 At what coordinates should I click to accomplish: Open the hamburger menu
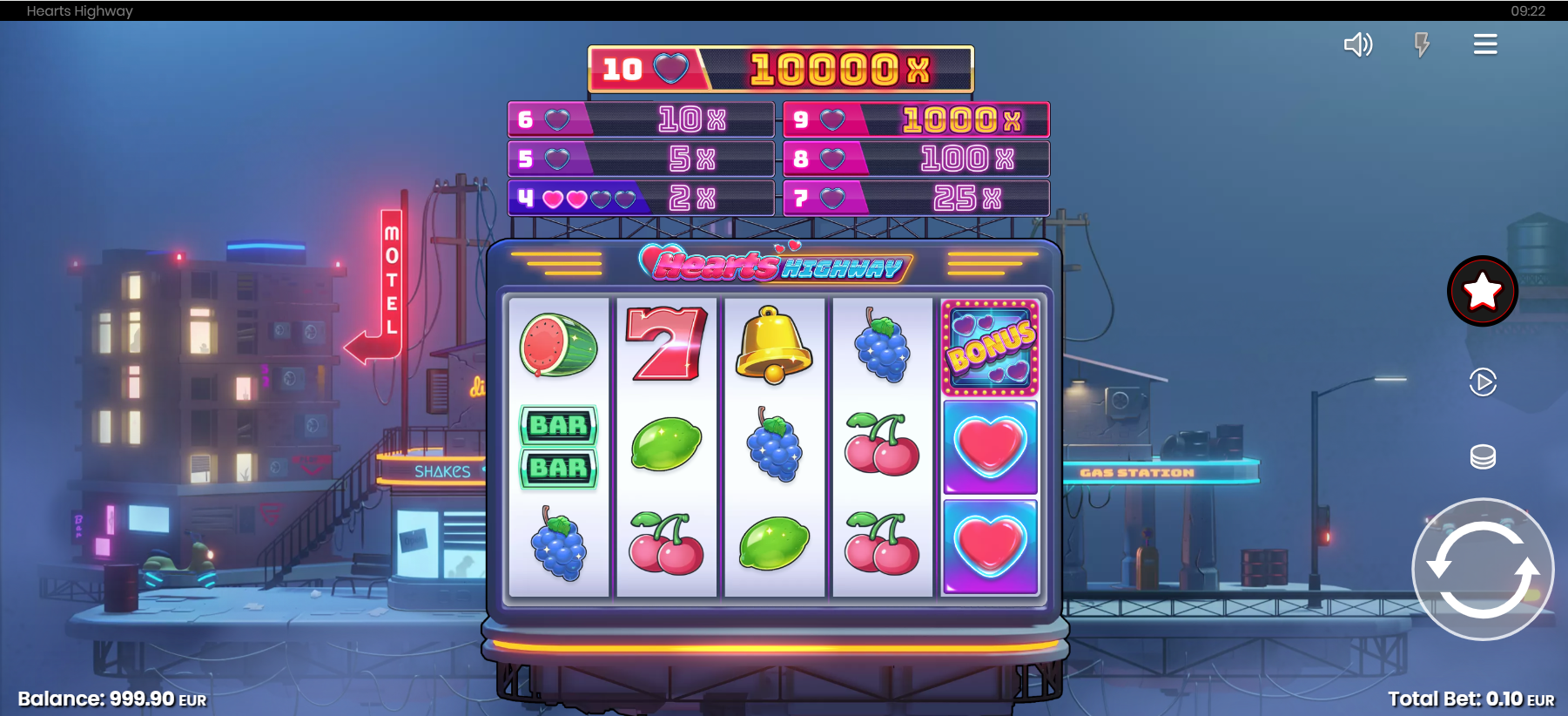(x=1485, y=44)
